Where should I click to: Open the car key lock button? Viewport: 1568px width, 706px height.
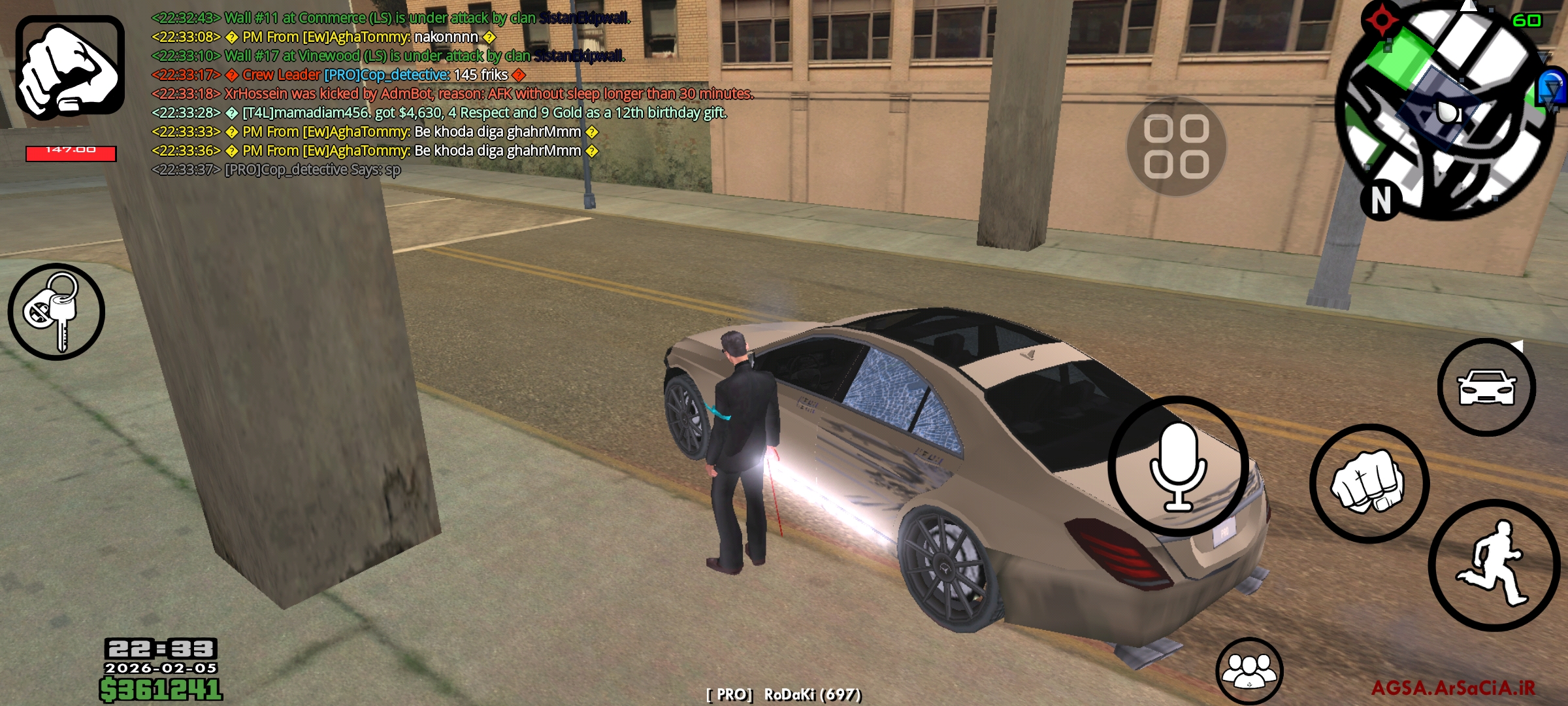click(x=56, y=312)
